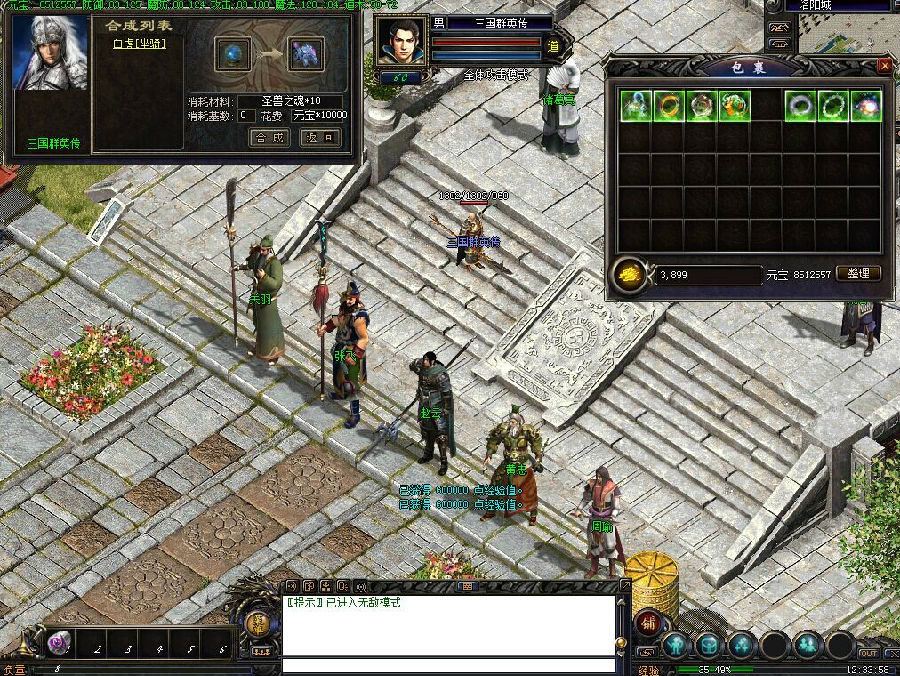Viewport: 900px width, 676px height.
Task: Select the last colorful gem item
Action: [x=865, y=105]
